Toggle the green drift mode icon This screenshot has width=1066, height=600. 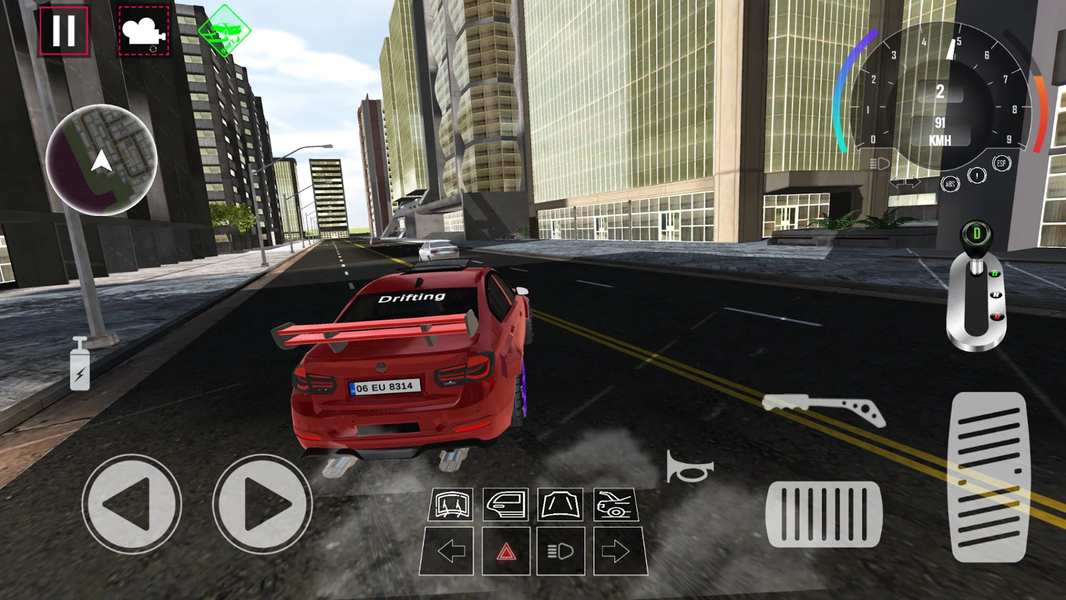[224, 30]
